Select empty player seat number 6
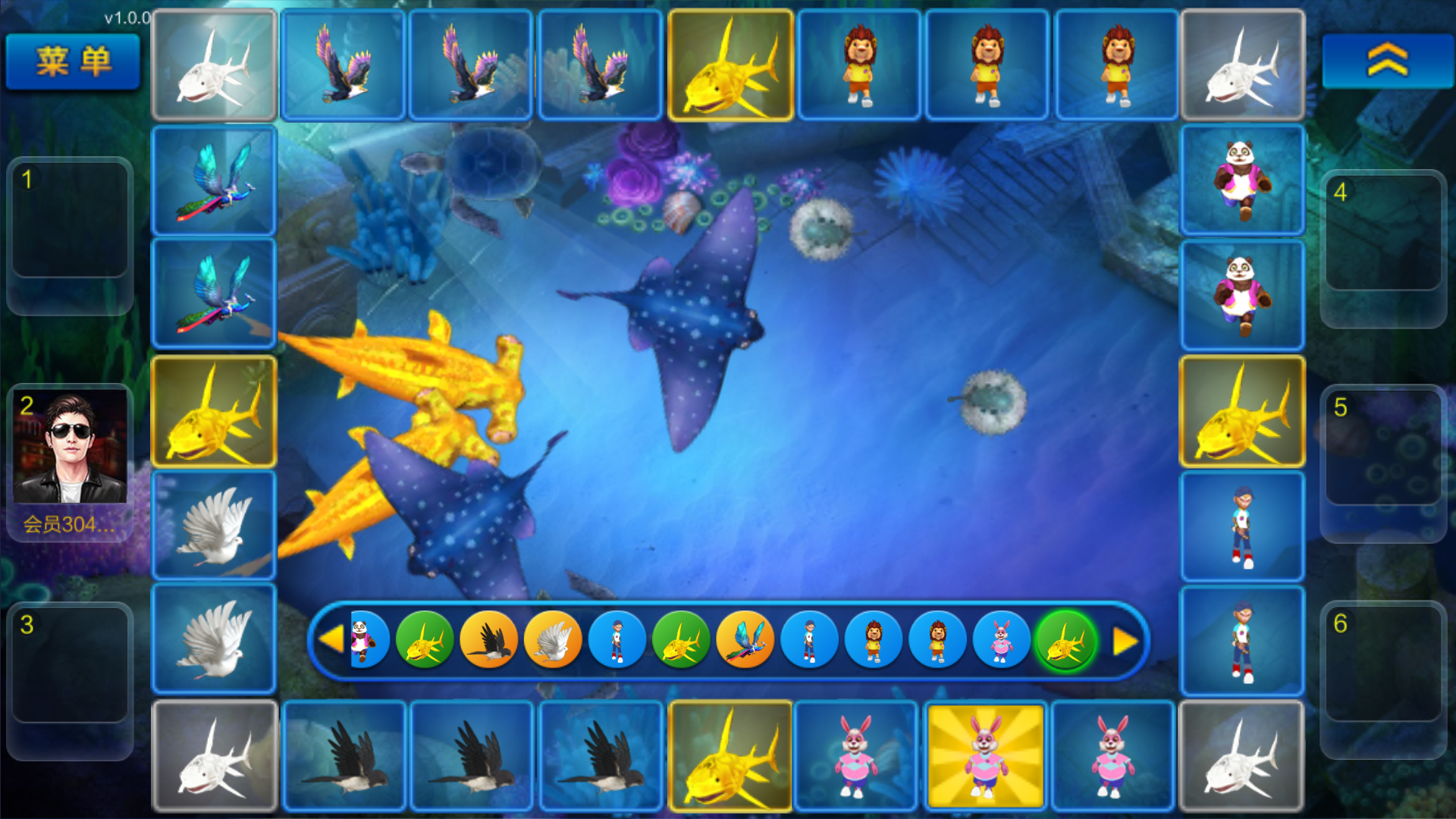 pyautogui.click(x=1383, y=663)
